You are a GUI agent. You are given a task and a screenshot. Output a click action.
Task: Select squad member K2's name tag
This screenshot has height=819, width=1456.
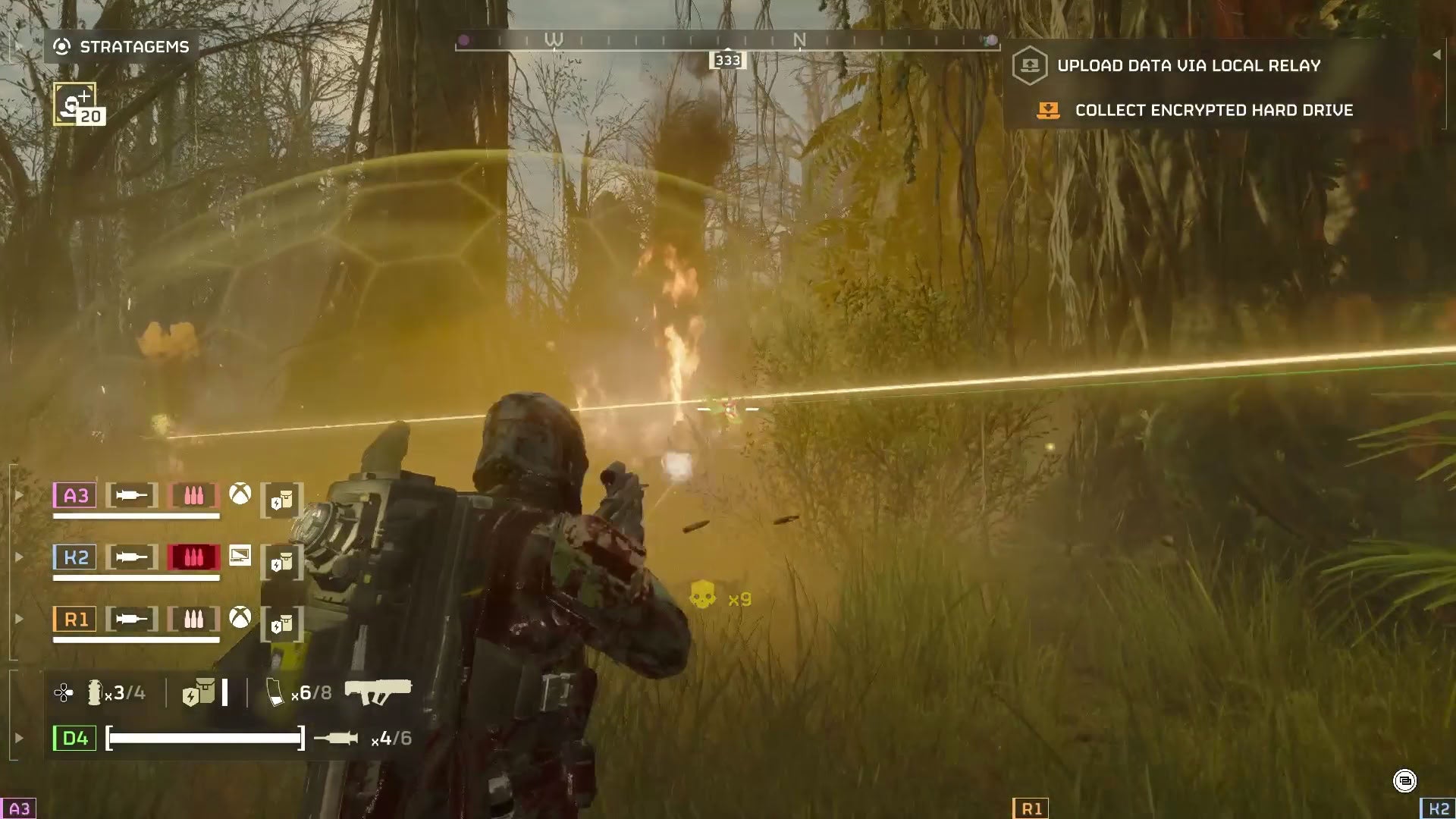coord(75,557)
